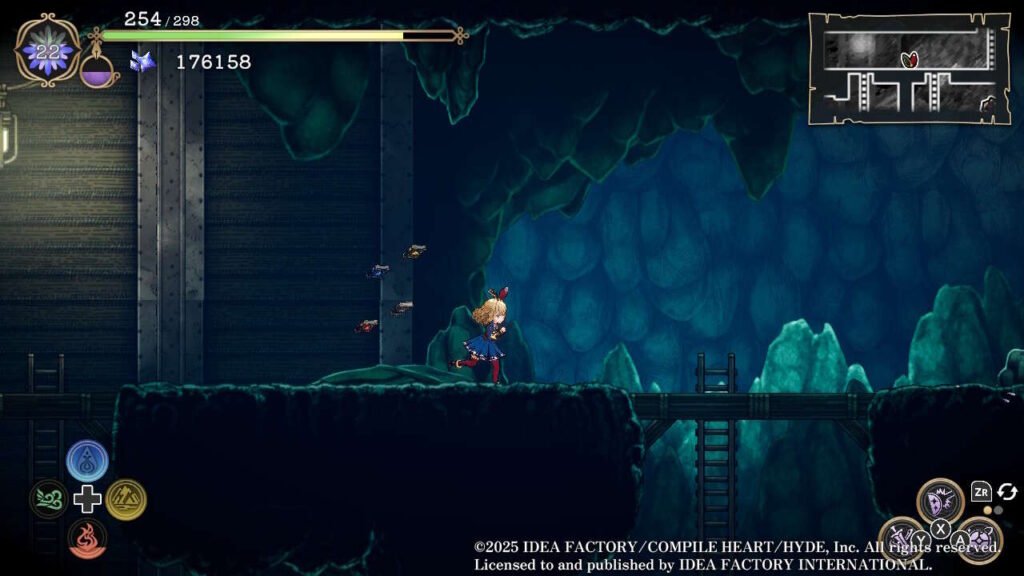Select the red fire element icon
1024x576 pixels.
pyautogui.click(x=87, y=537)
